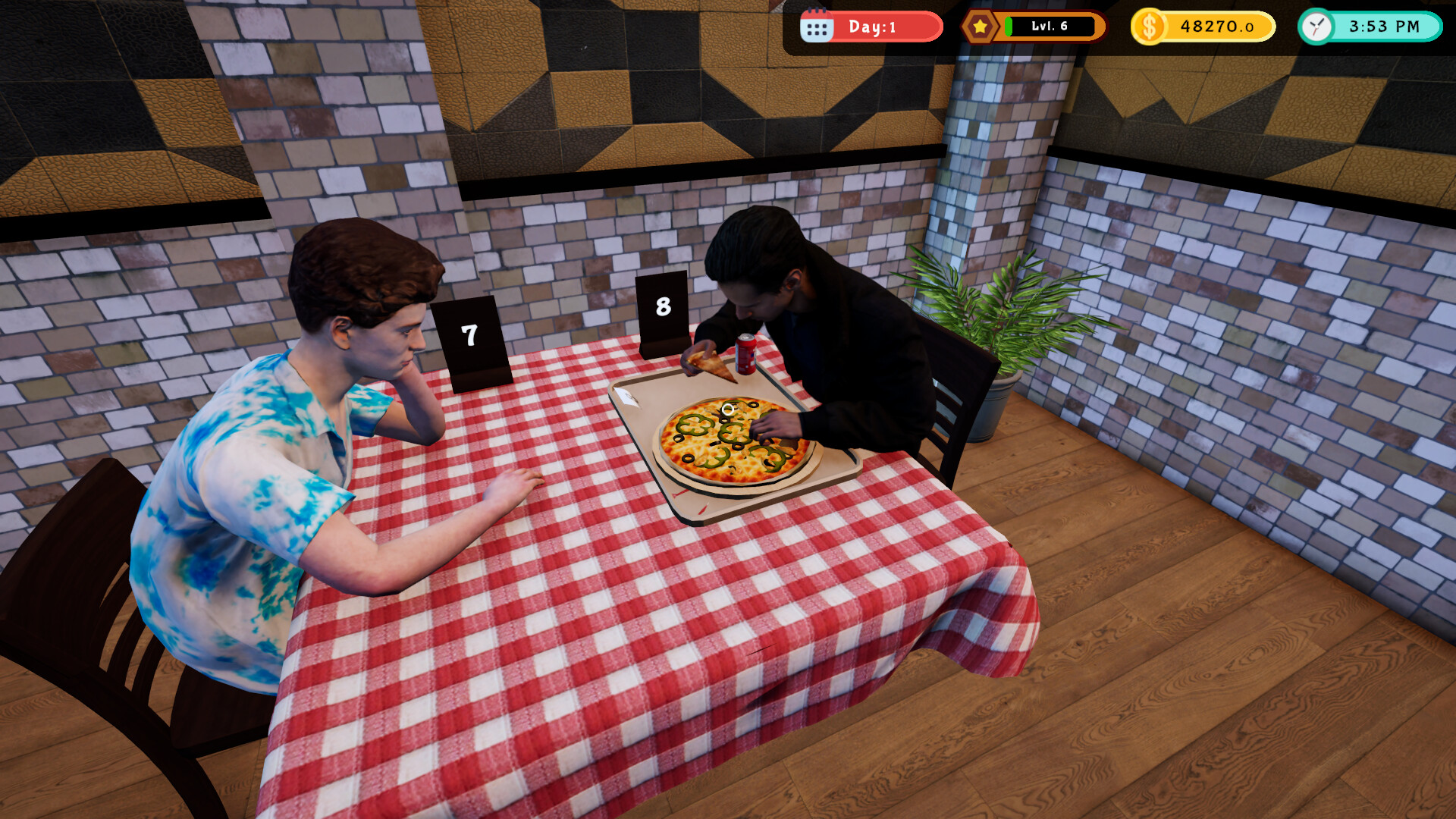Image resolution: width=1456 pixels, height=819 pixels.
Task: Click the hexagonal badge around the star
Action: click(x=980, y=26)
